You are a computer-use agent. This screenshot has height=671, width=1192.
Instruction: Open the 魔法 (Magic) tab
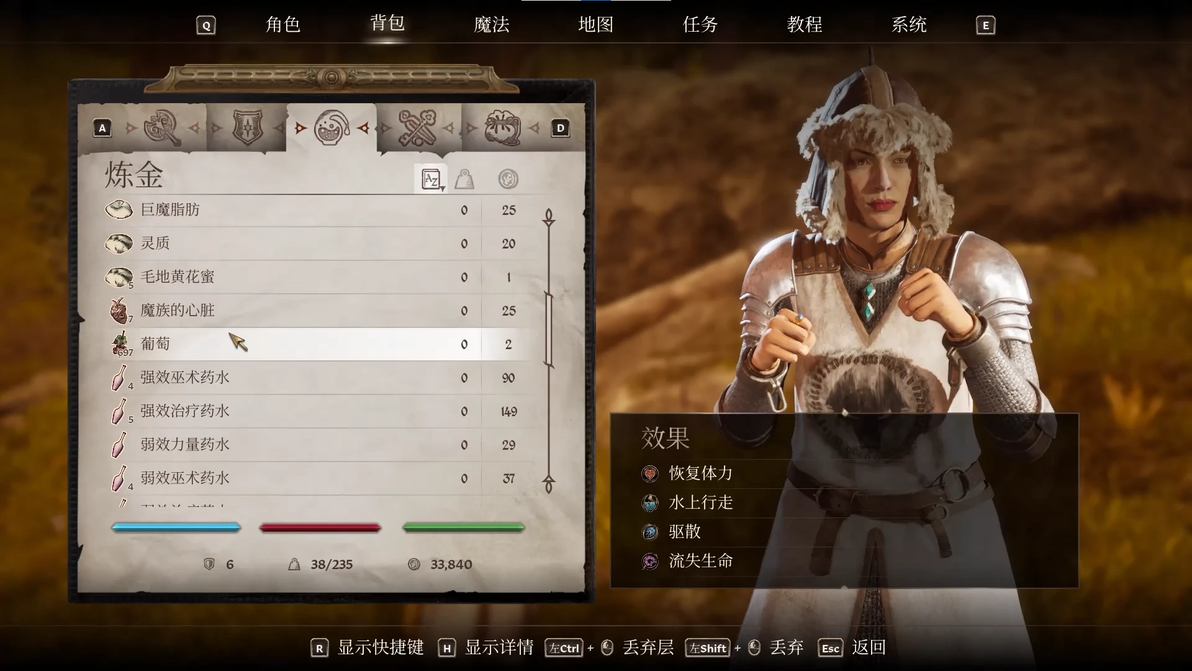point(491,24)
